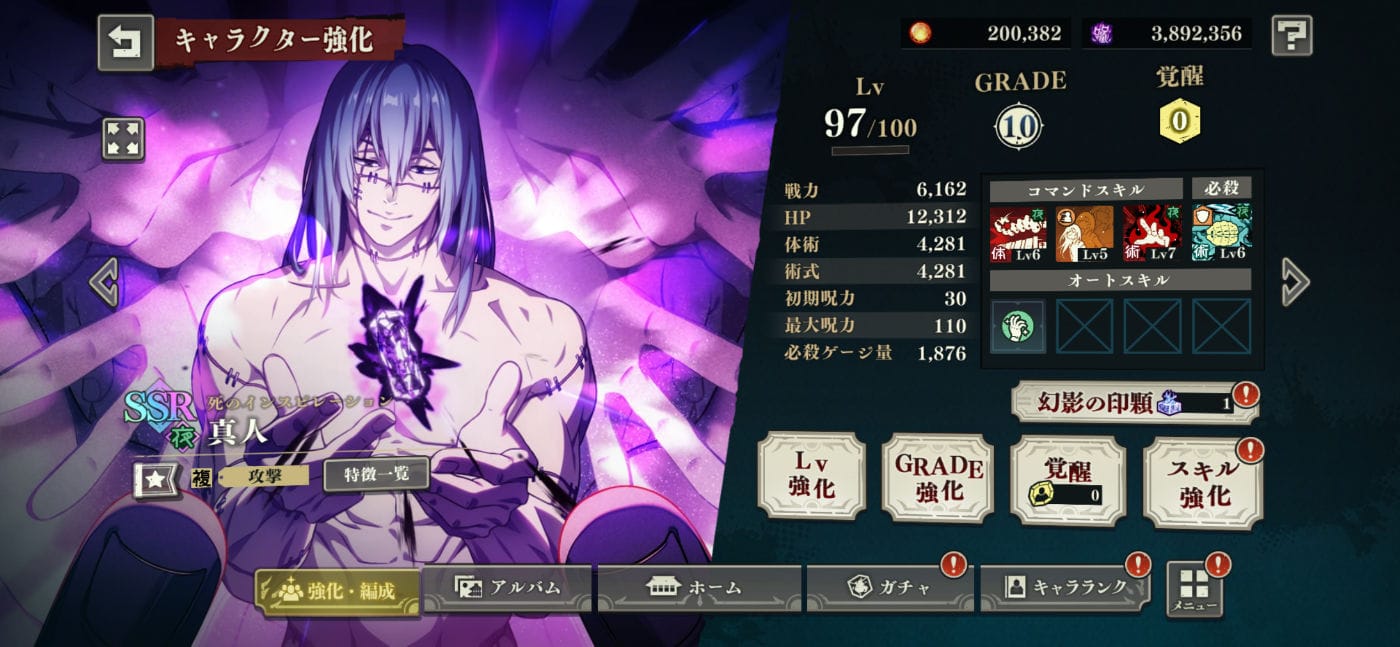Select the Lv5 orange command skill icon
Image resolution: width=1400 pixels, height=647 pixels.
pyautogui.click(x=1084, y=233)
